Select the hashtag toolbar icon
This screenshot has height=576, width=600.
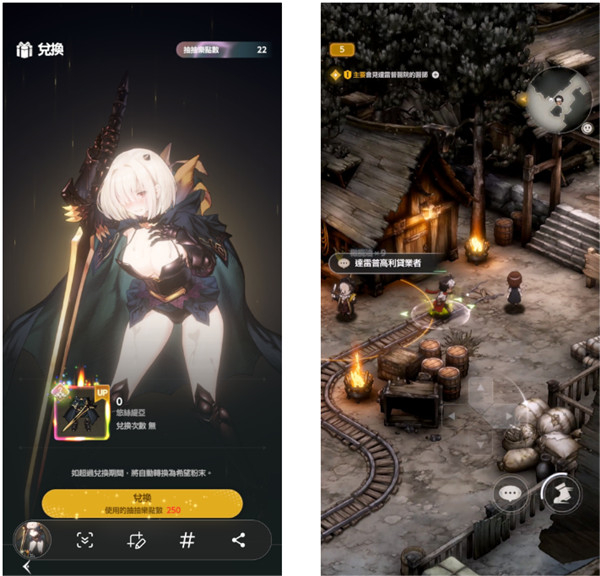(x=187, y=540)
